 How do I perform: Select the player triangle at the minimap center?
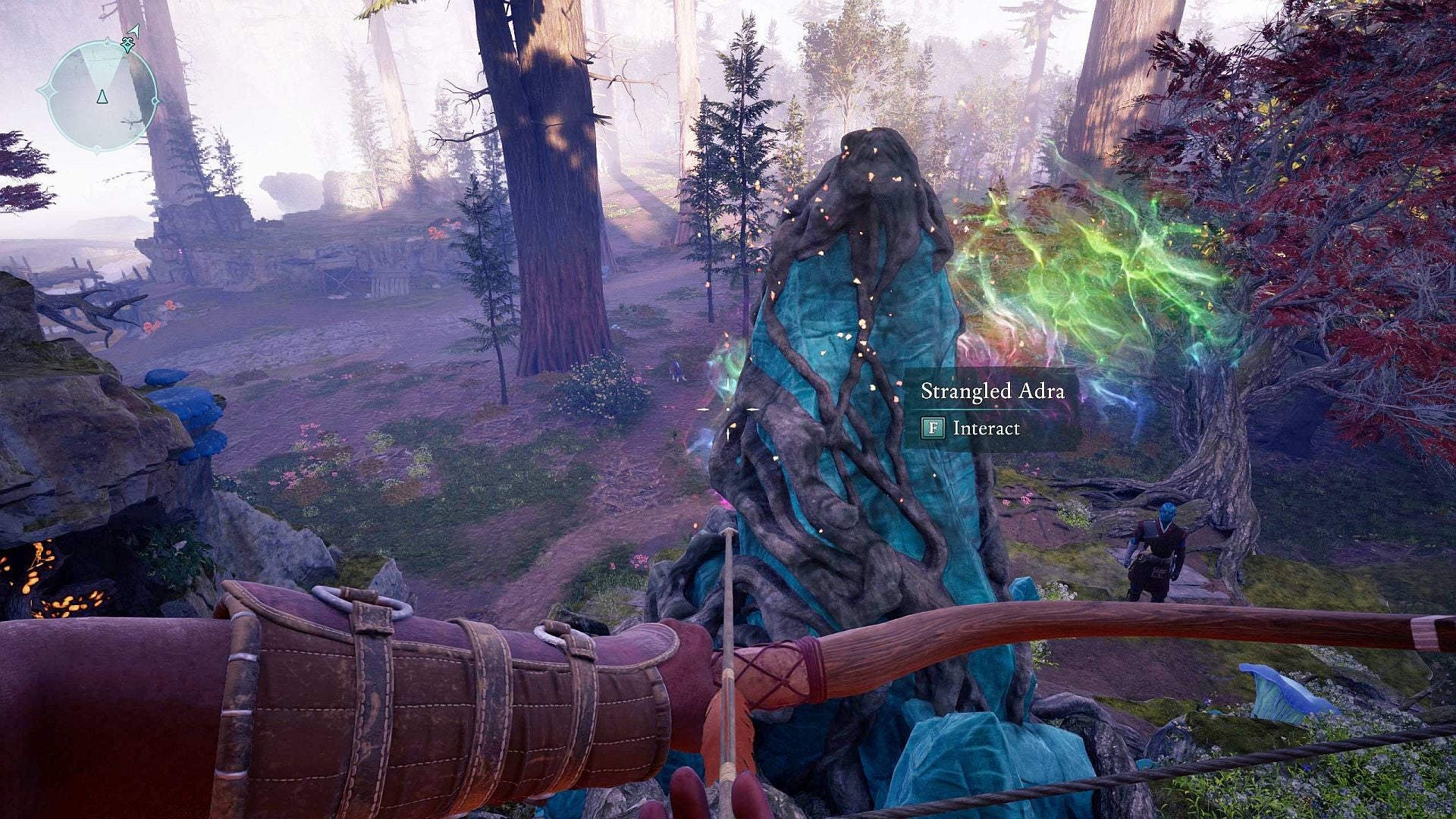[102, 97]
